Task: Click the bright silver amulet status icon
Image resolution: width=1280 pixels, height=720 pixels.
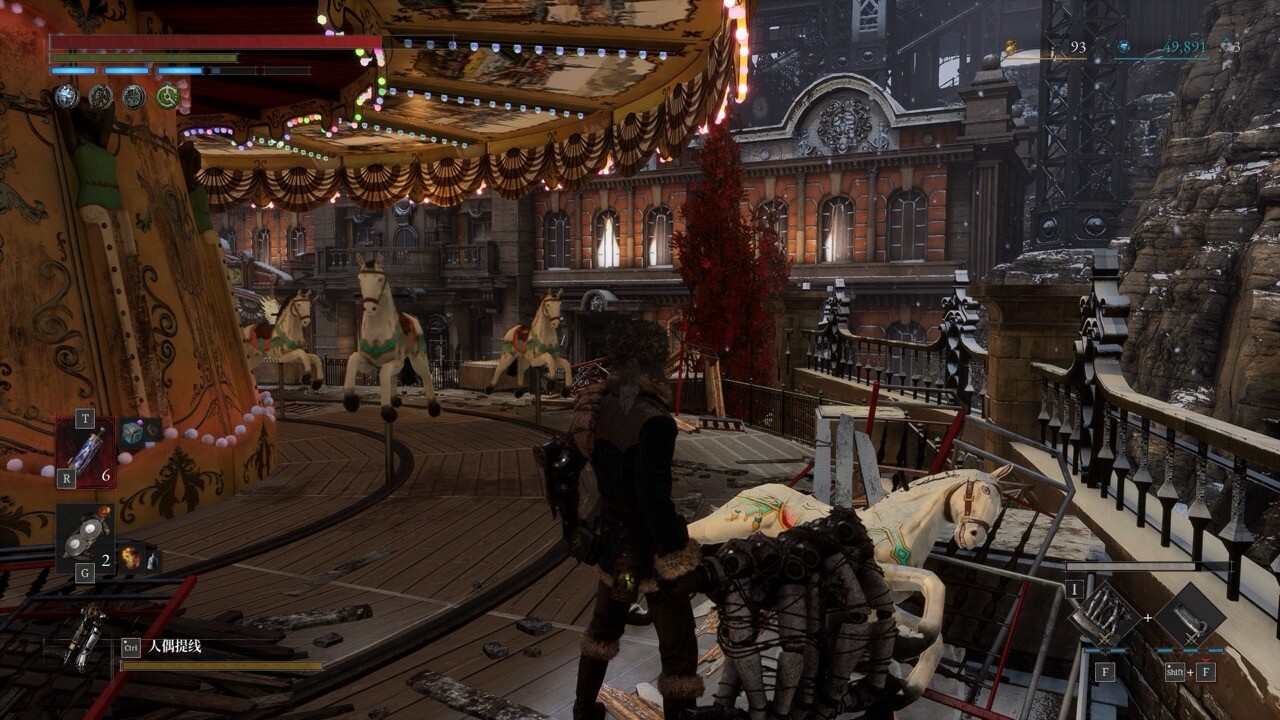Action: [x=66, y=96]
